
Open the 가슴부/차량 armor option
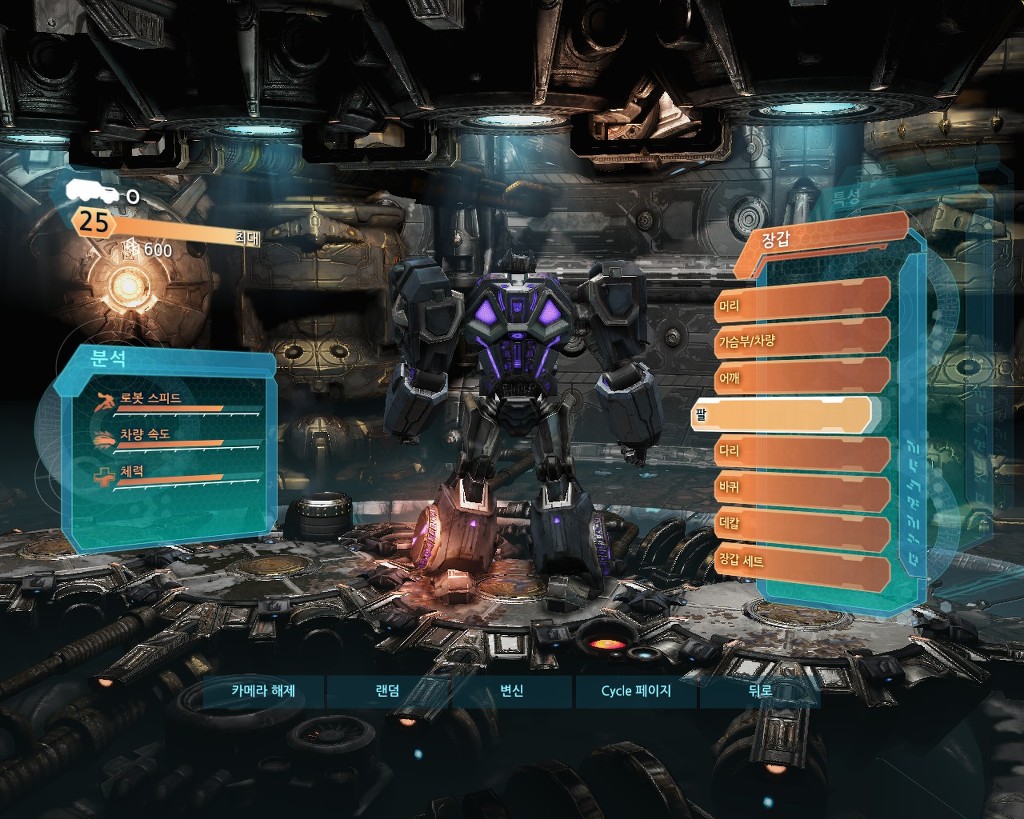(x=802, y=339)
